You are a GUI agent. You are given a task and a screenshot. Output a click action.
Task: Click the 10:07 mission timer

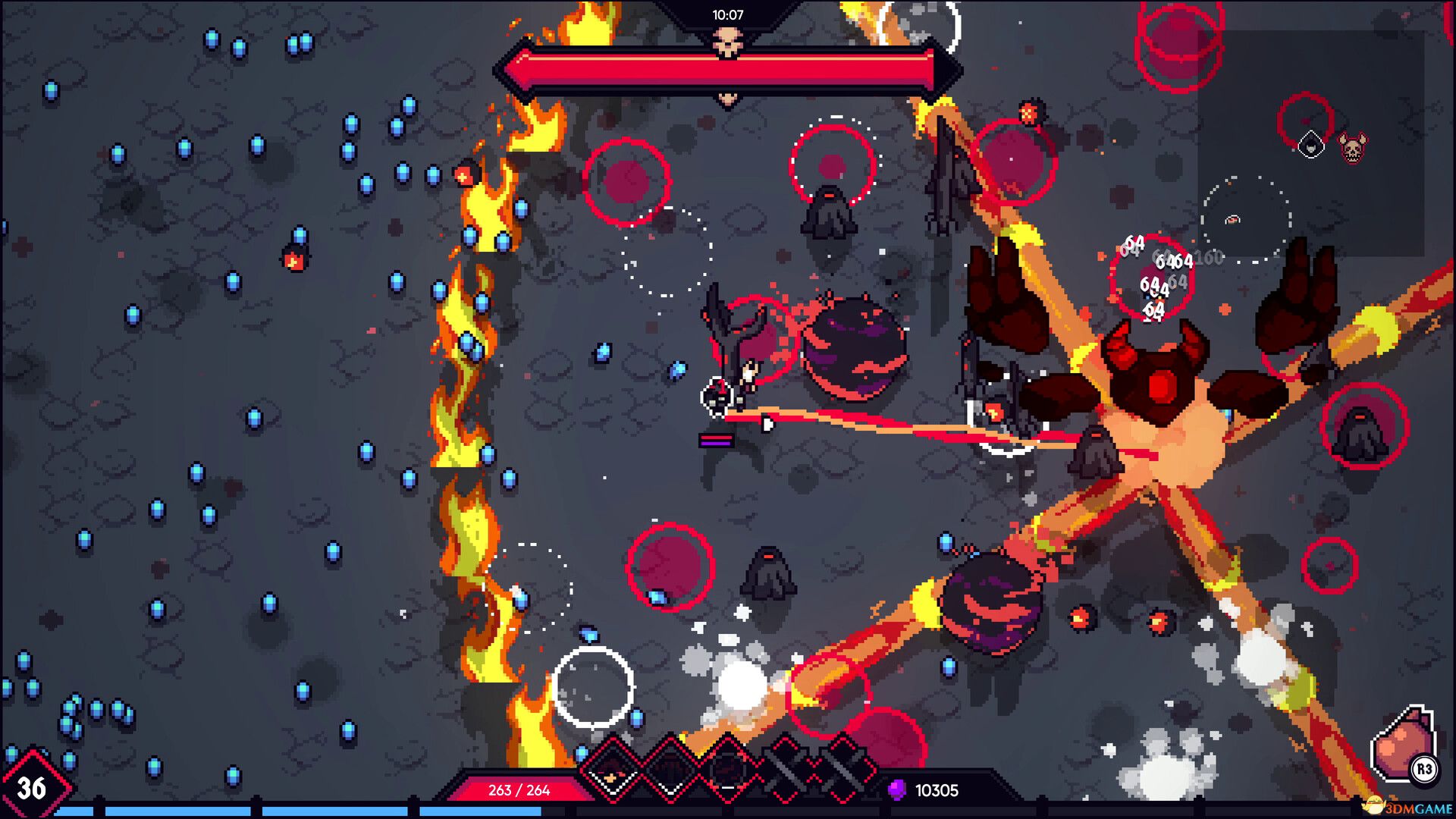[x=728, y=14]
